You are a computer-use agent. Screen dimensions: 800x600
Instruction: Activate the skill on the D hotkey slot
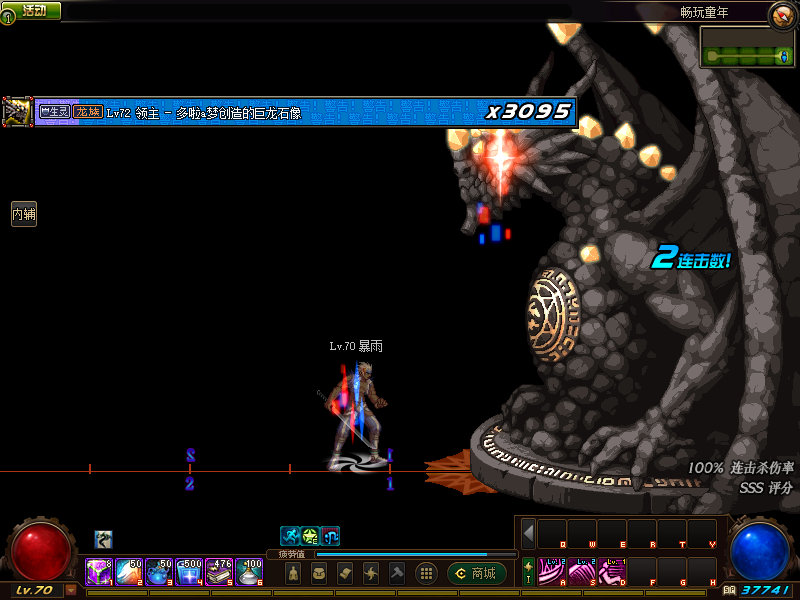612,571
